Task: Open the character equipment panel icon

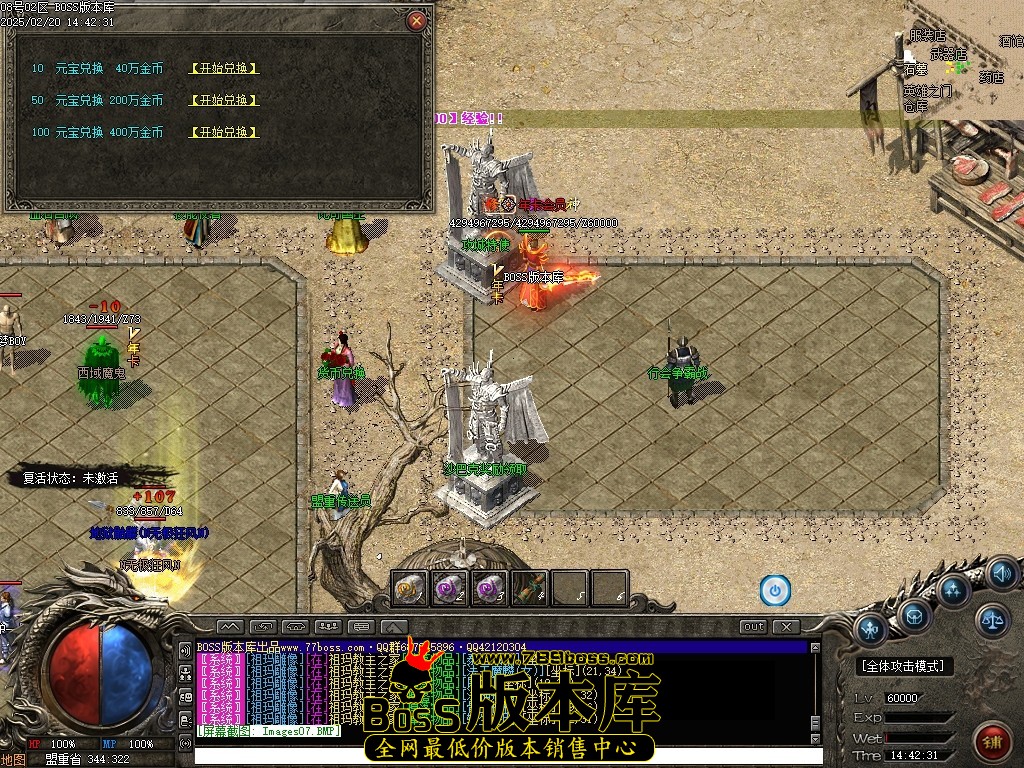Action: click(x=872, y=630)
